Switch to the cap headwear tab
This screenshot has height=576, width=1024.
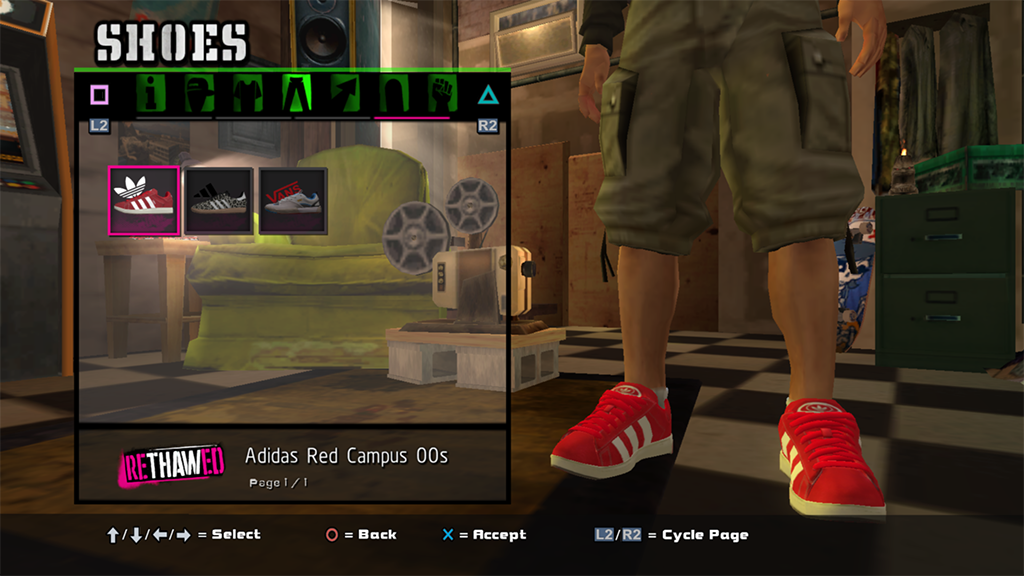pyautogui.click(x=200, y=94)
